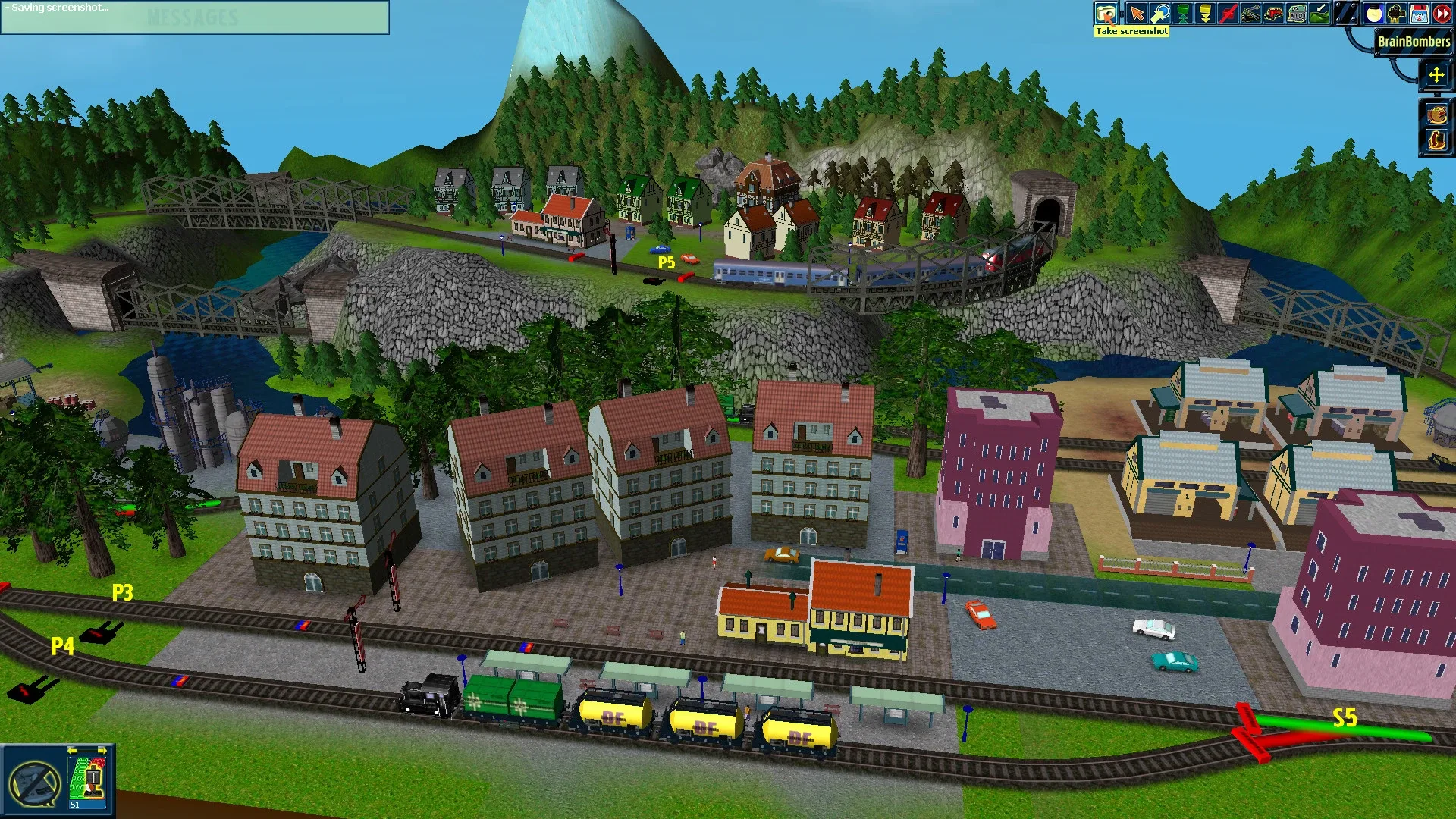The image size is (1456, 819).
Task: Toggle night lighting with the lamp icon
Action: pos(1373,13)
